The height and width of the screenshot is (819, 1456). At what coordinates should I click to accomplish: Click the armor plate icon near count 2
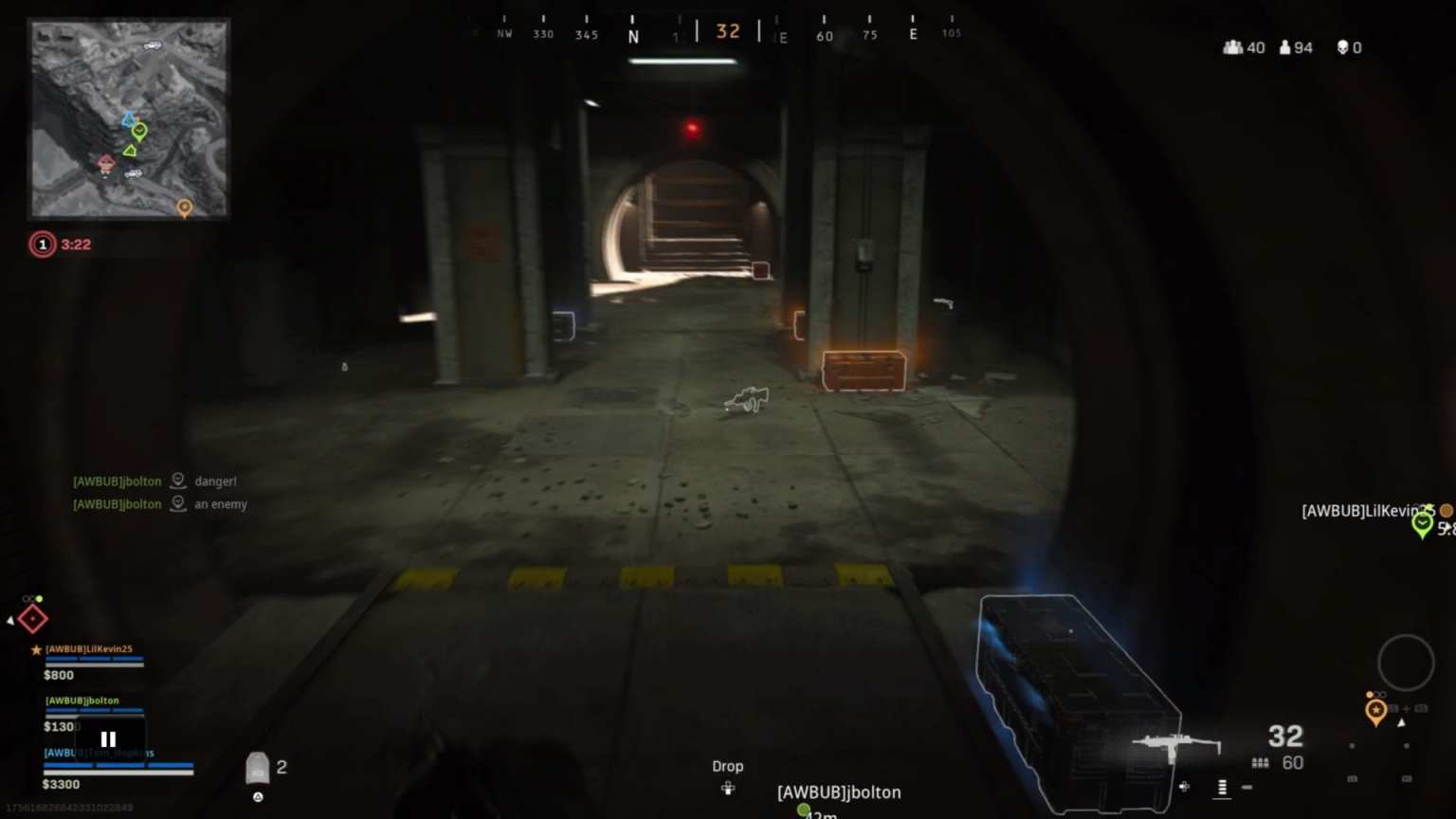258,768
